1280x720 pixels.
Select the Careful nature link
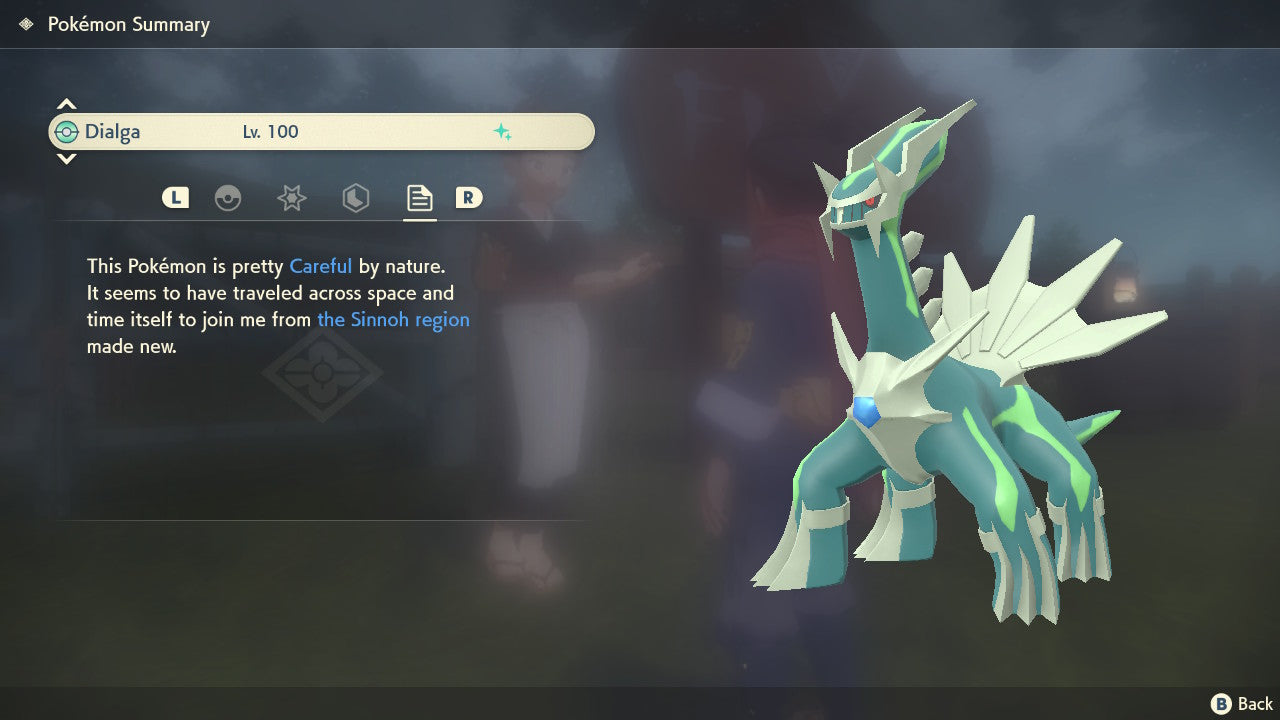click(320, 266)
